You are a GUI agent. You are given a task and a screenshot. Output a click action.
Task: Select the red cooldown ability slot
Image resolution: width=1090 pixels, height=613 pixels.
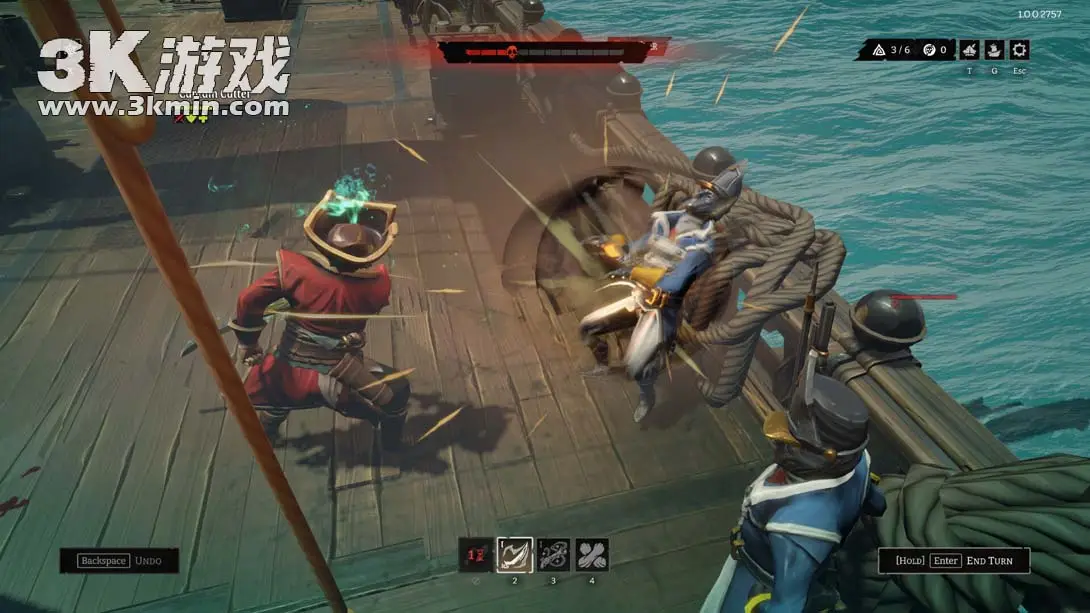click(476, 555)
